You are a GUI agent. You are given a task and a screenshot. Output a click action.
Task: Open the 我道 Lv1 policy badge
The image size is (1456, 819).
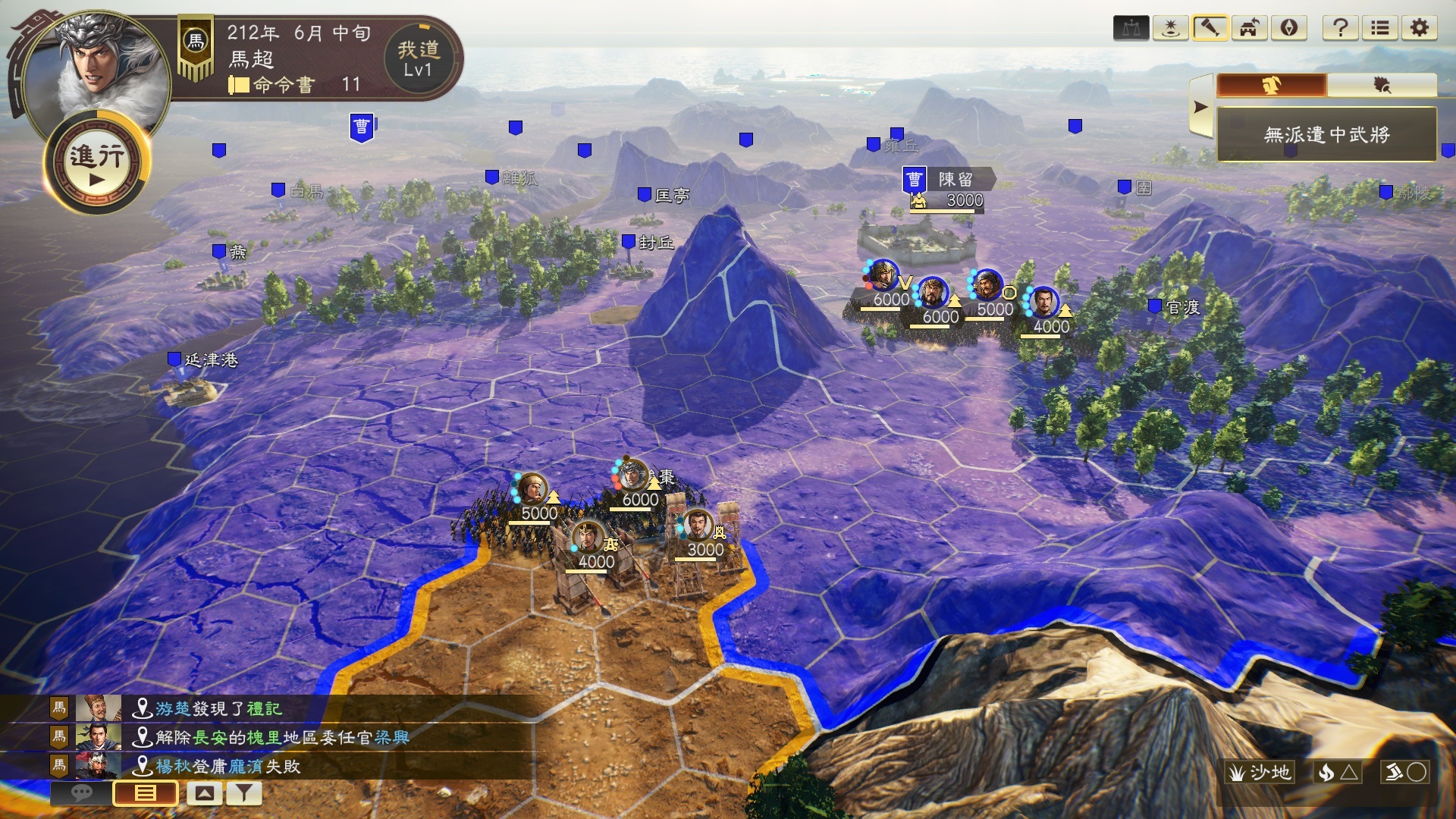(x=418, y=59)
